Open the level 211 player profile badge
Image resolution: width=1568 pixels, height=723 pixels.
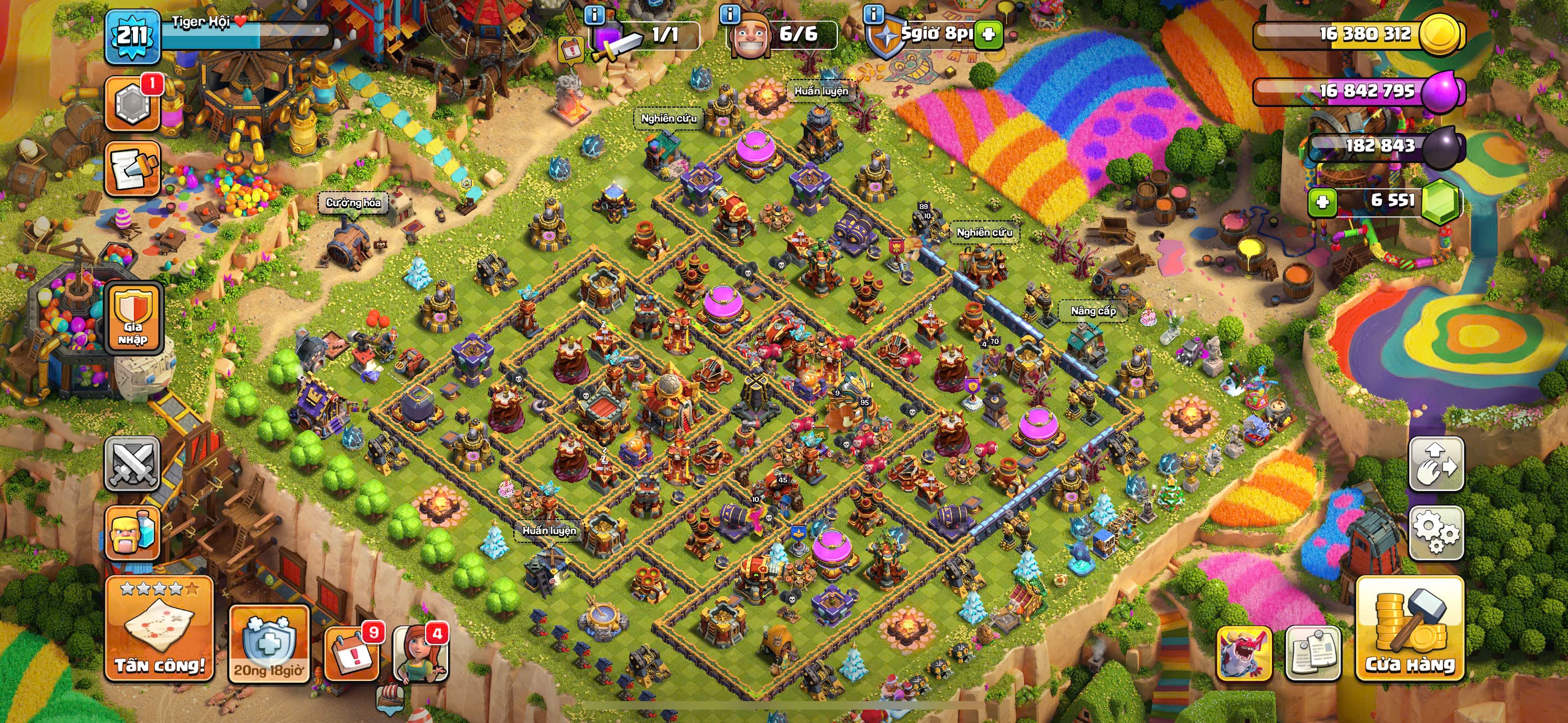point(132,36)
